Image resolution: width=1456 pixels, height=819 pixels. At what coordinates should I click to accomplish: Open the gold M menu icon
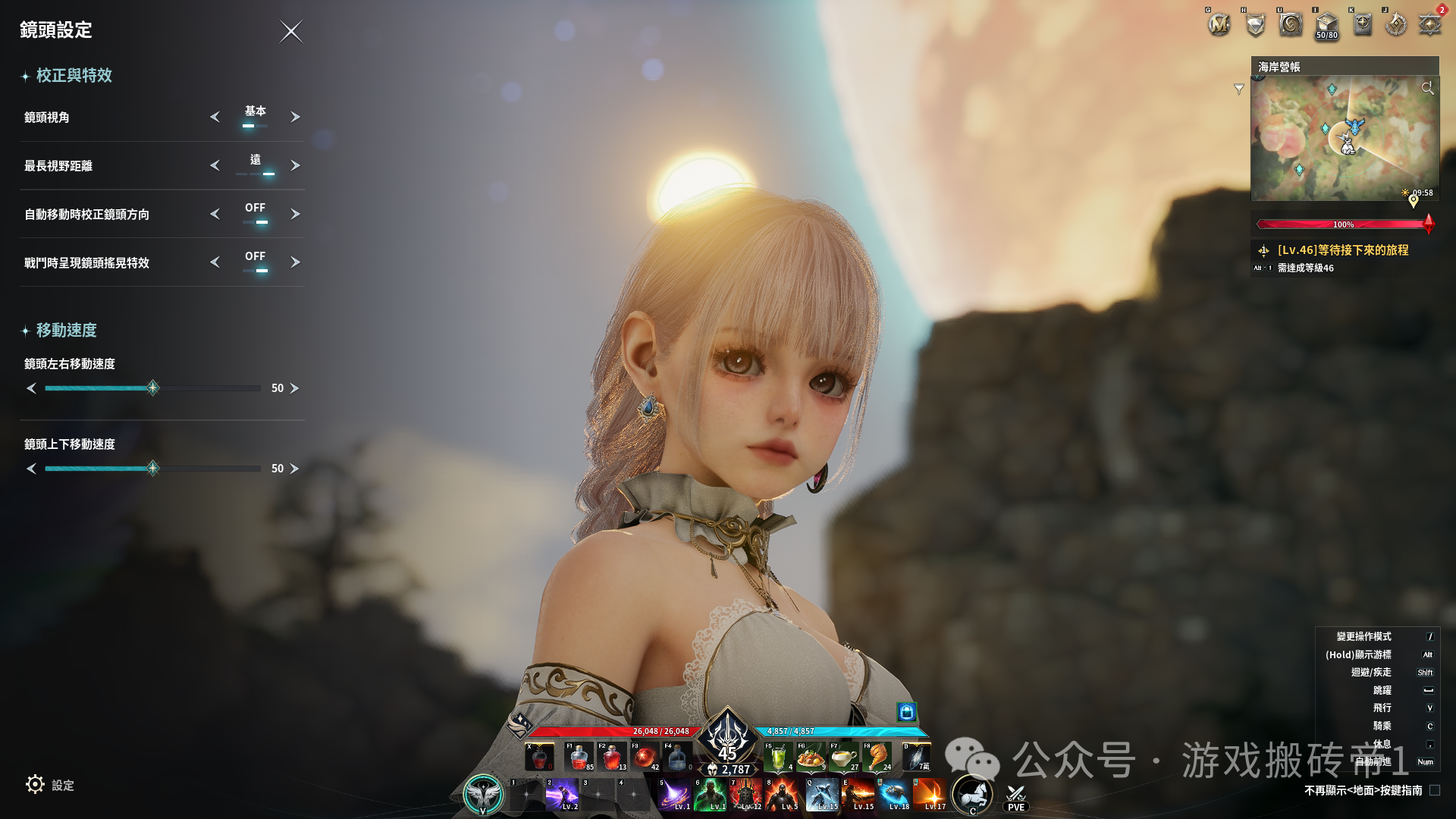1219,25
